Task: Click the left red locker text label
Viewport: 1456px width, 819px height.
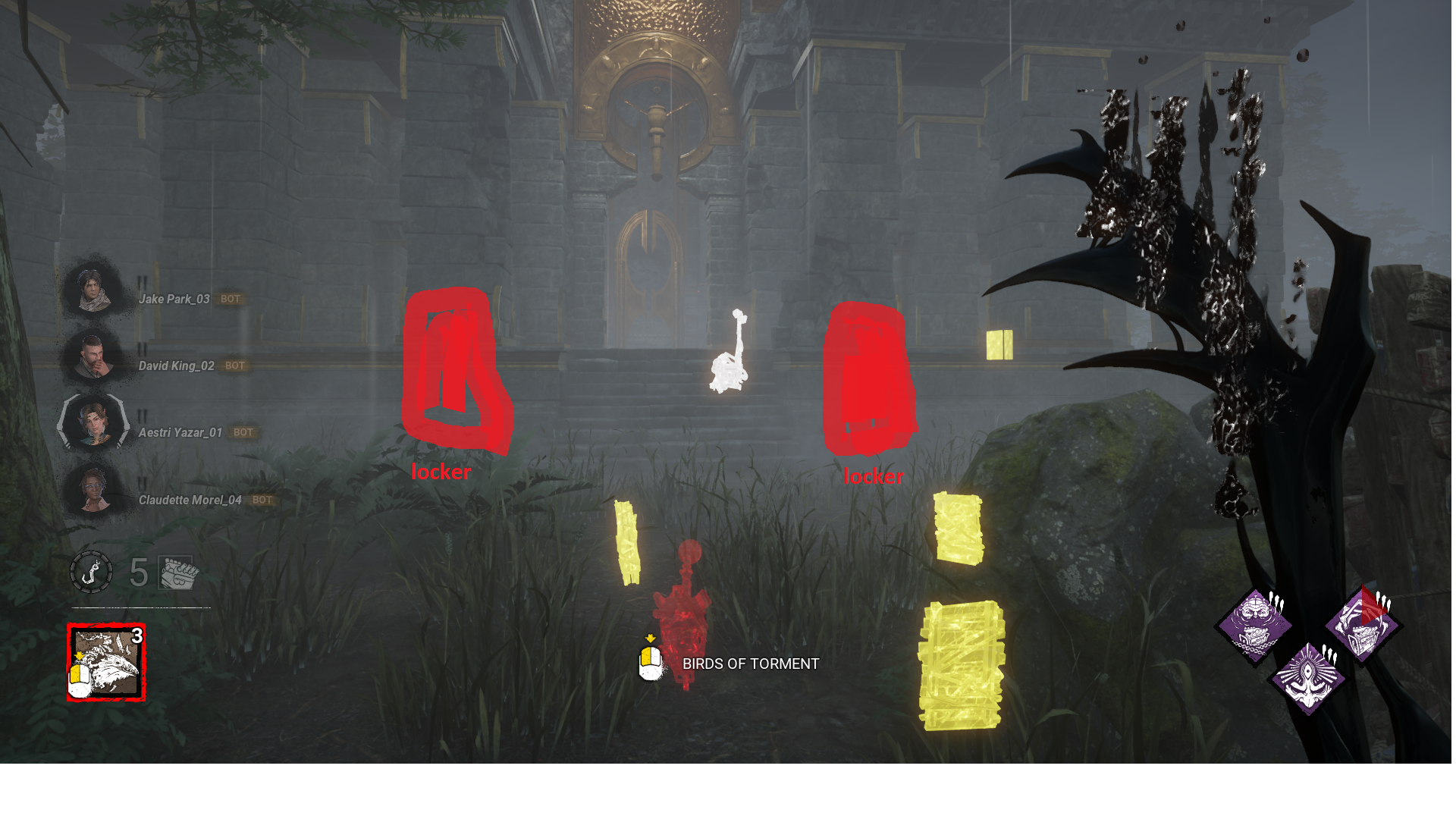Action: 441,471
